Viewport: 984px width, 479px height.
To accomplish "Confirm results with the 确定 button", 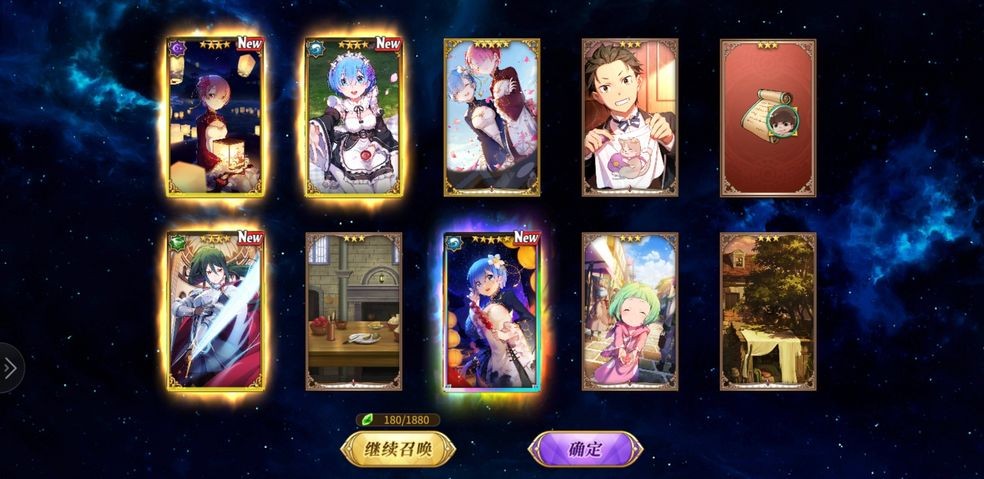I will 585,449.
